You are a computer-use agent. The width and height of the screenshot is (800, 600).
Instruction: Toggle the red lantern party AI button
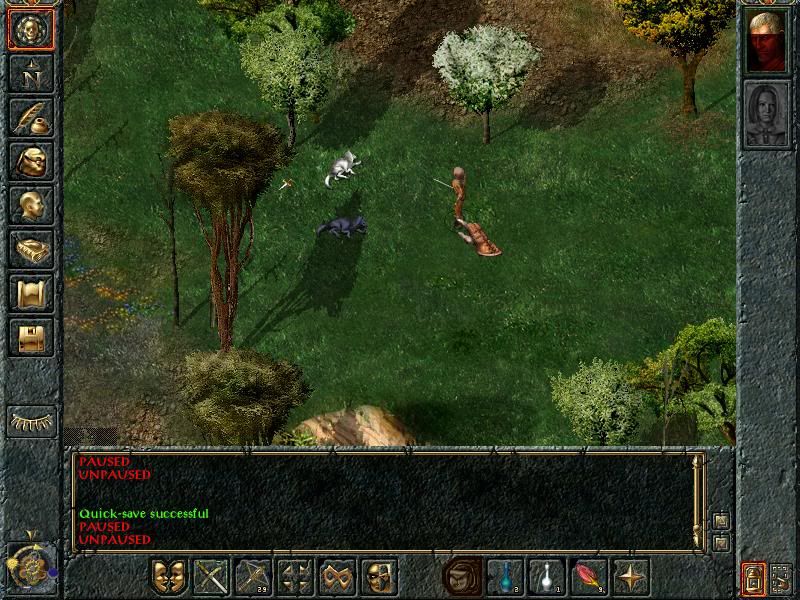[753, 577]
